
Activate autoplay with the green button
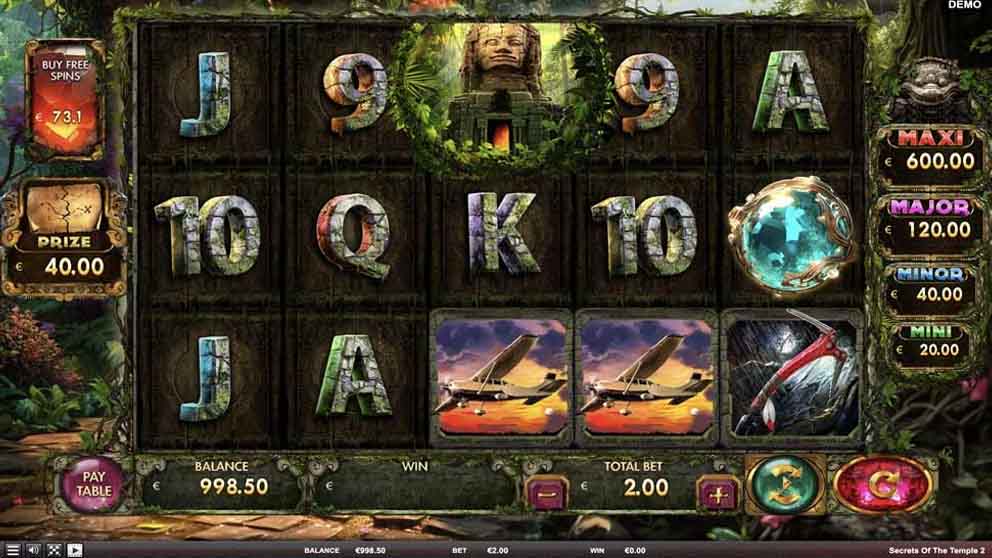point(785,484)
